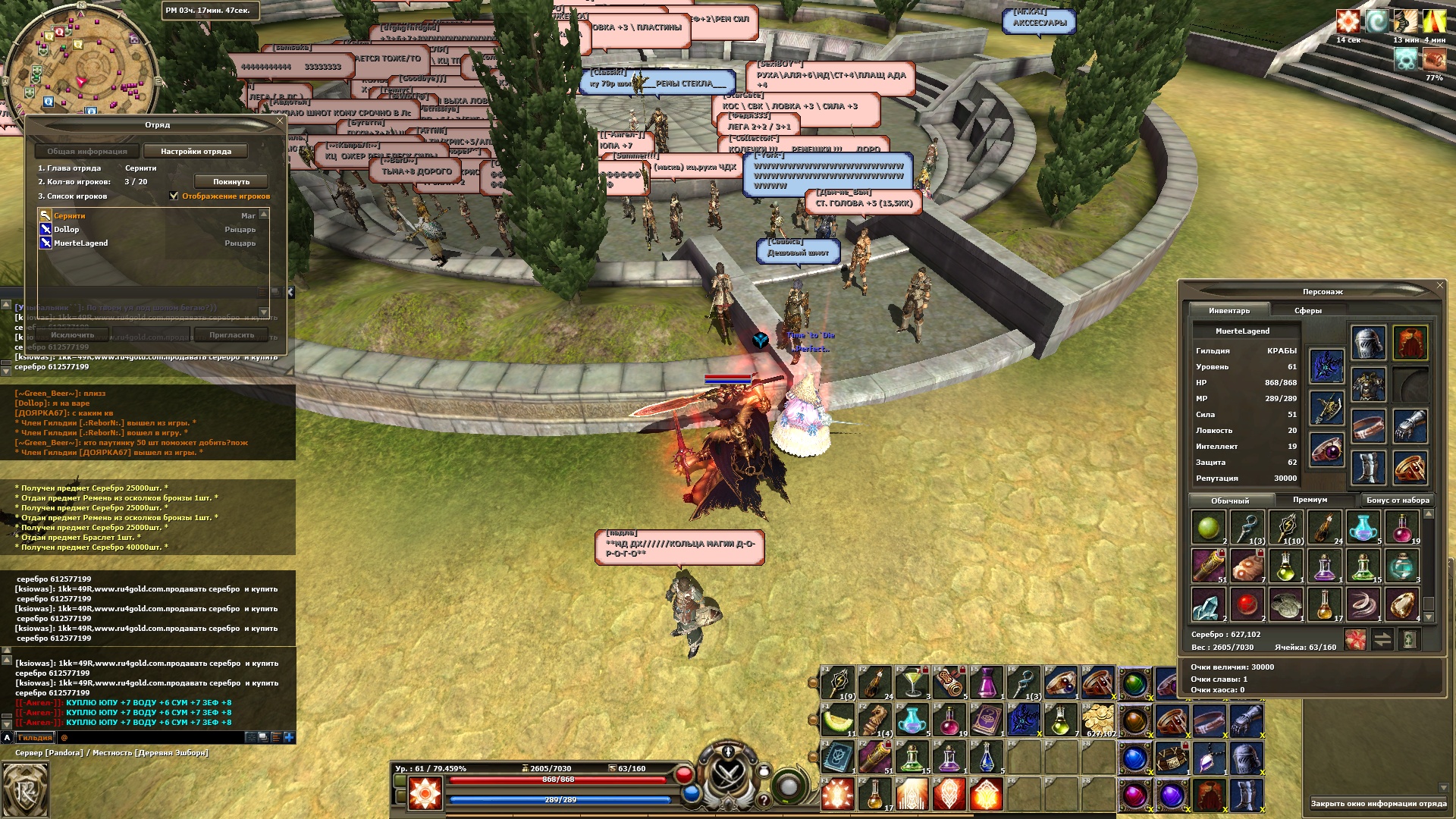Switch to Настройки отряда tab
Viewport: 1456px width, 819px height.
tap(196, 152)
